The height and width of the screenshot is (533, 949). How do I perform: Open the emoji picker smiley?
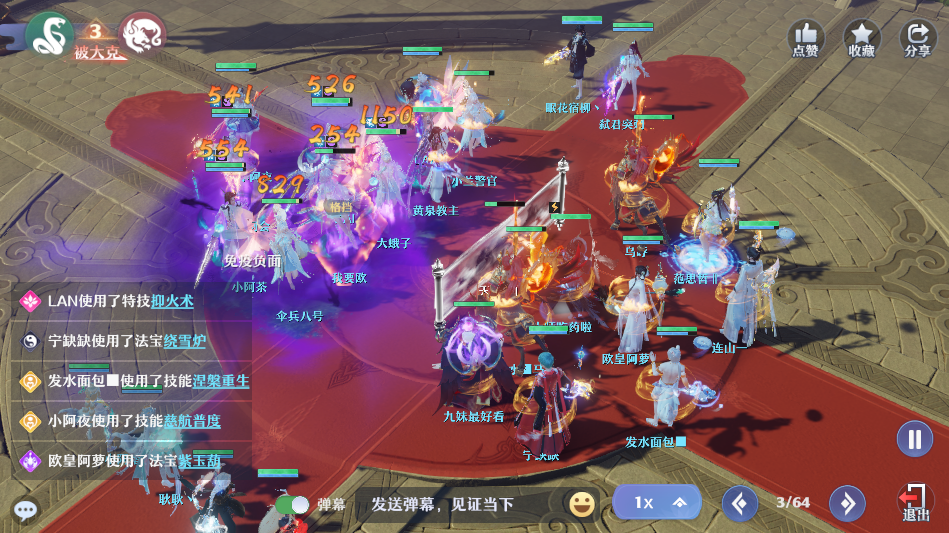[x=582, y=504]
